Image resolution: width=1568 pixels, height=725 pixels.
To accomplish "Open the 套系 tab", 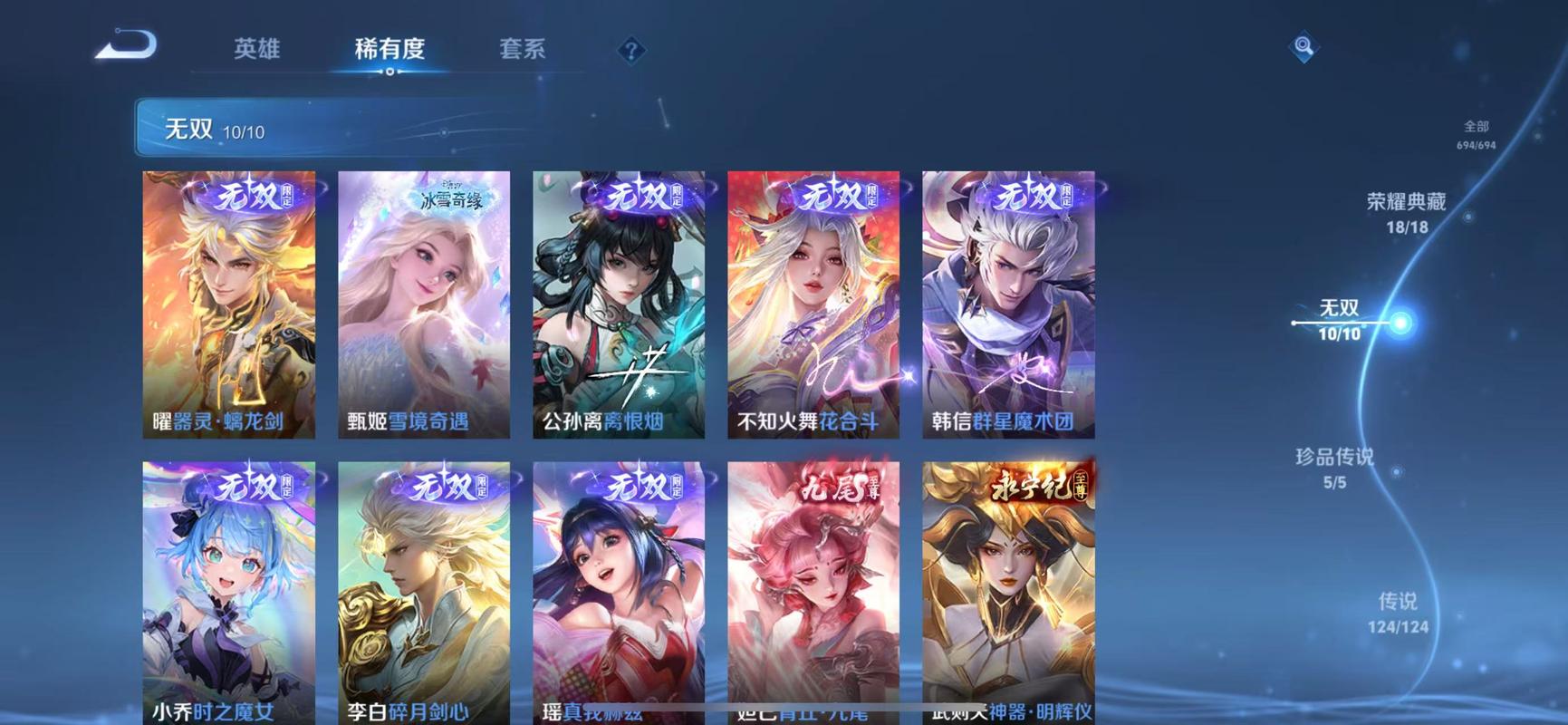I will (x=522, y=49).
